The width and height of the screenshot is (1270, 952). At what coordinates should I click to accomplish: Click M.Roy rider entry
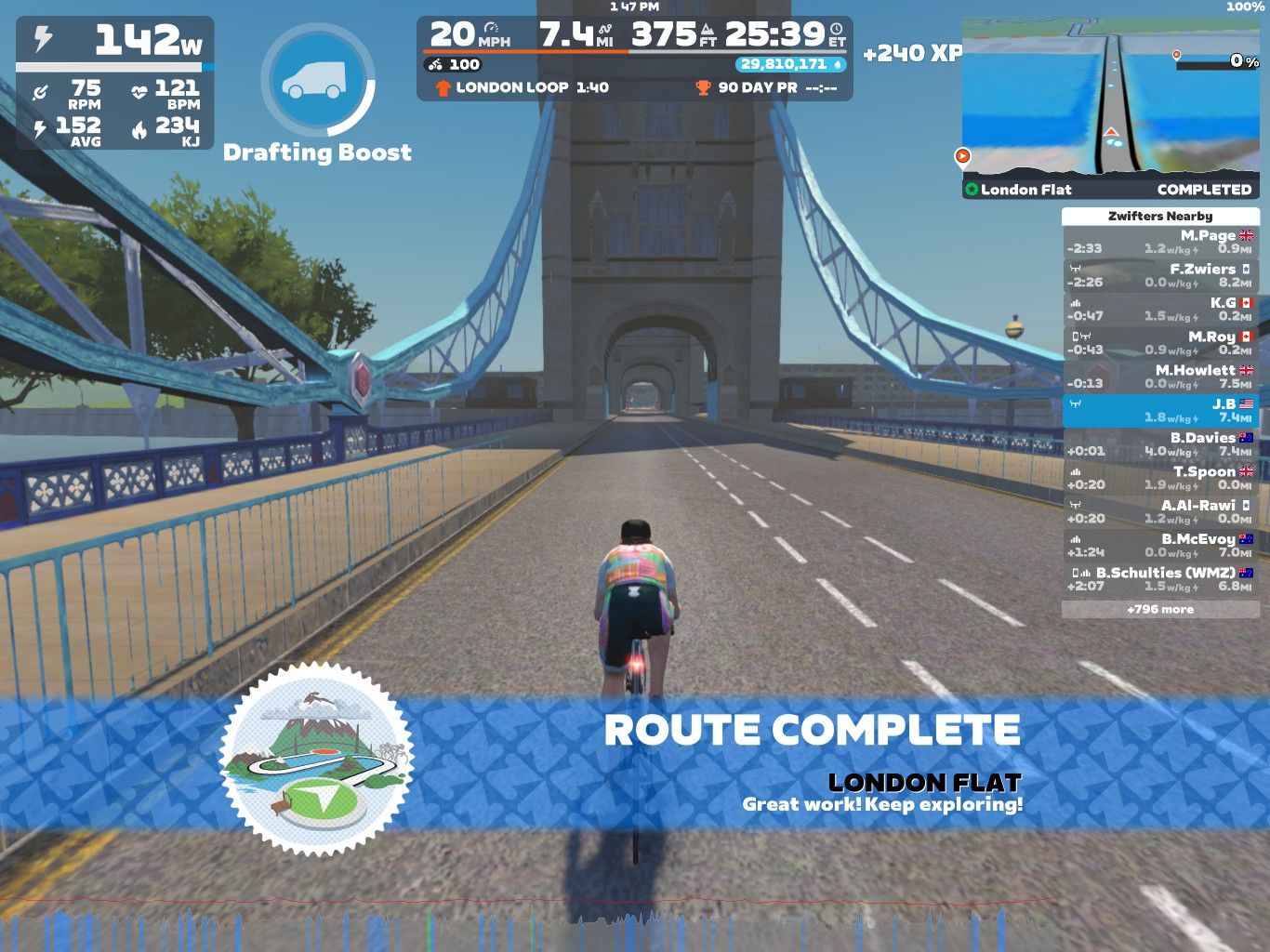point(1160,342)
